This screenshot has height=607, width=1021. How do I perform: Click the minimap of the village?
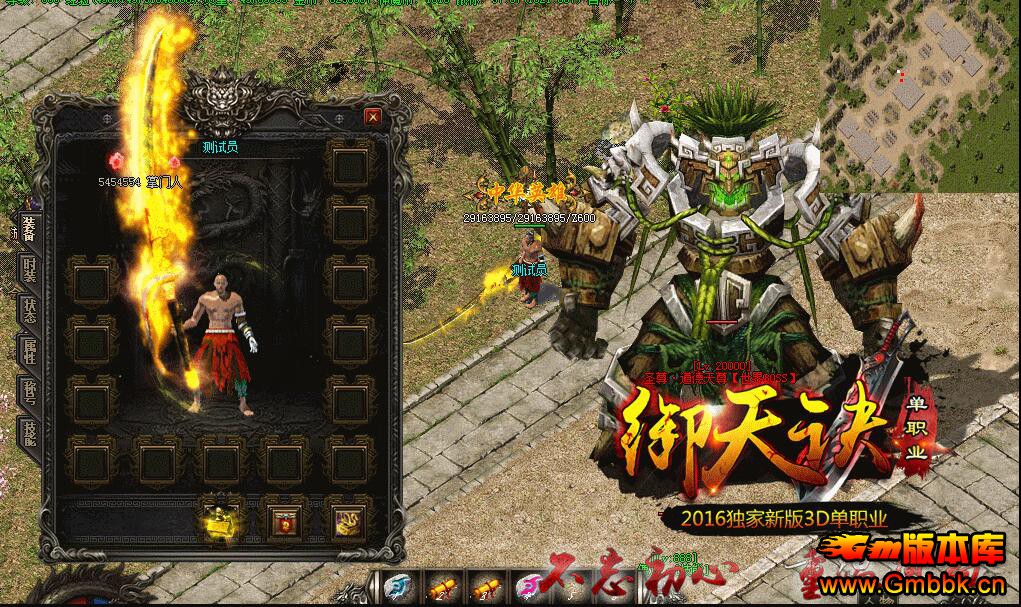pos(920,95)
